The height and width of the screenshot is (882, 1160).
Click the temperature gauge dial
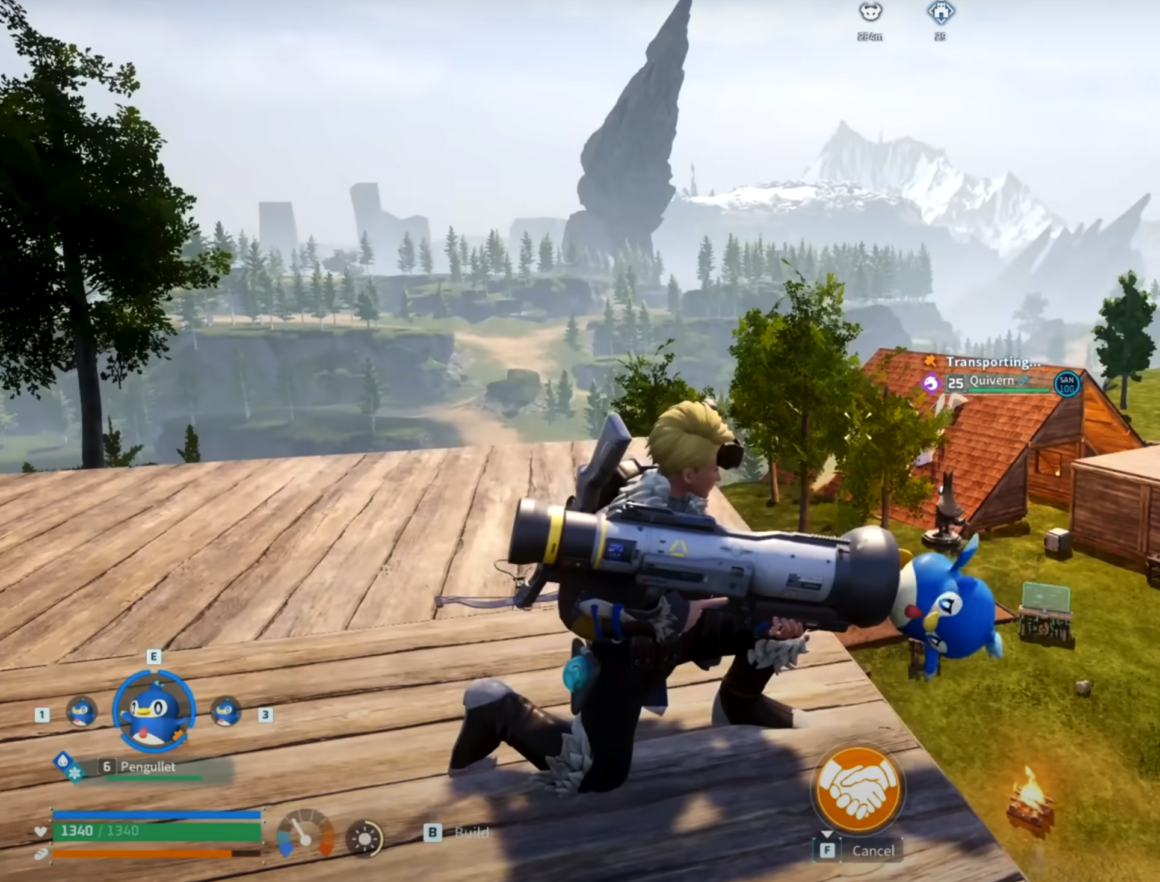[305, 833]
